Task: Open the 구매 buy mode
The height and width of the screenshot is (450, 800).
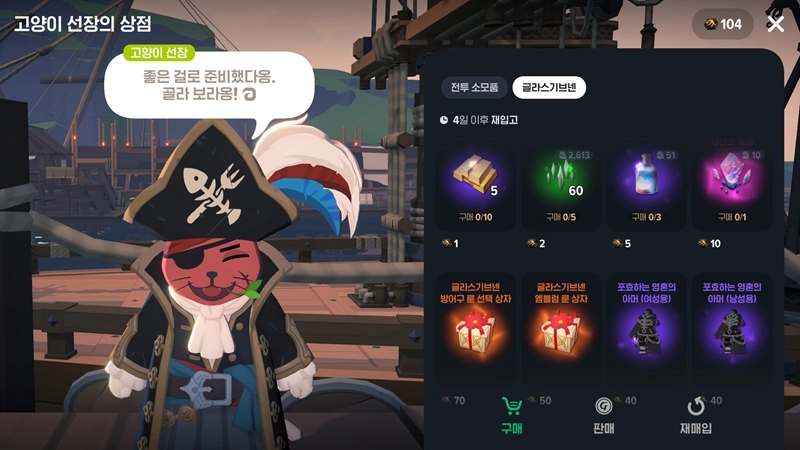Action: [x=512, y=416]
